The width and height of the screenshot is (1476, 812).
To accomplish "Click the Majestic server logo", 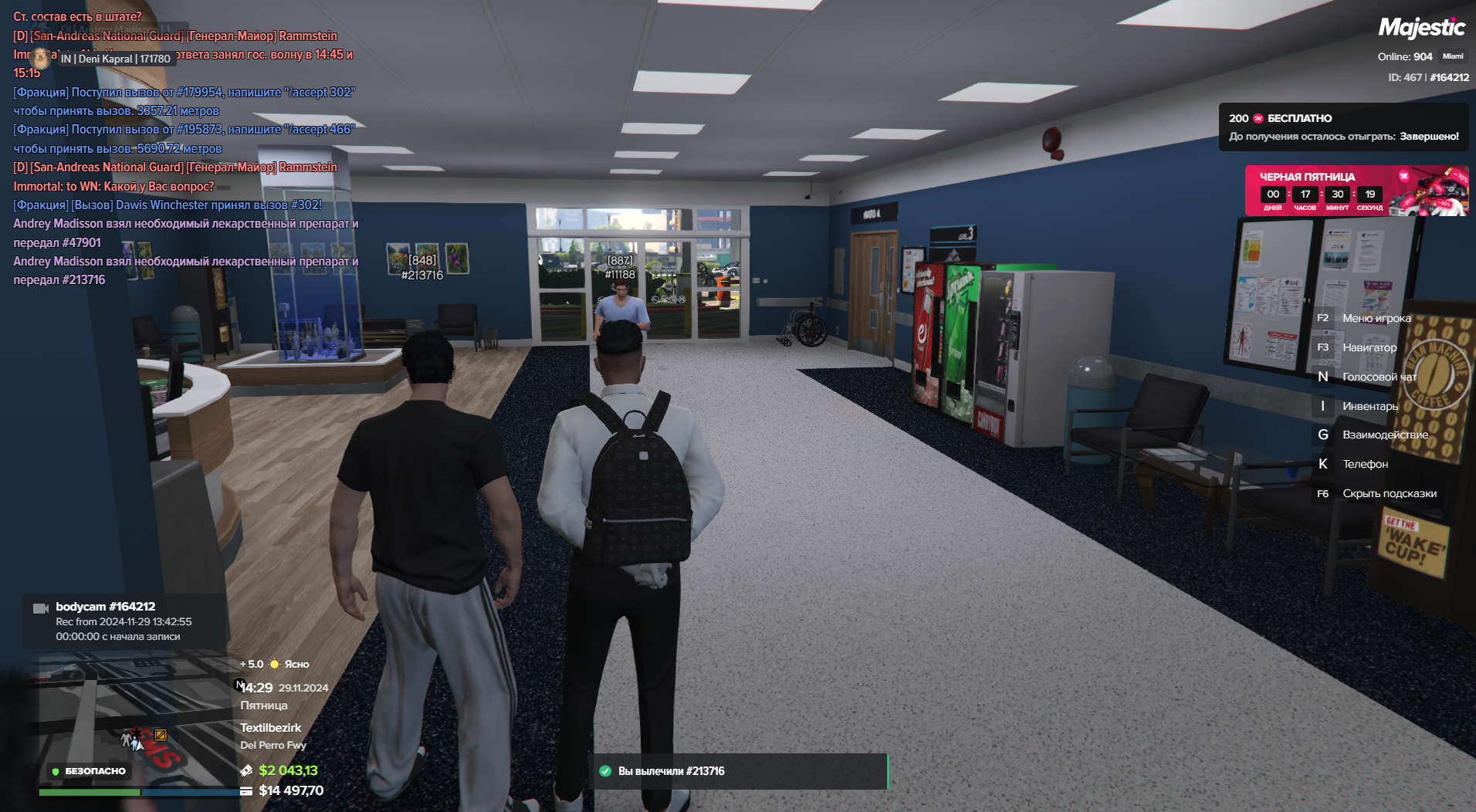I will pos(1421,29).
